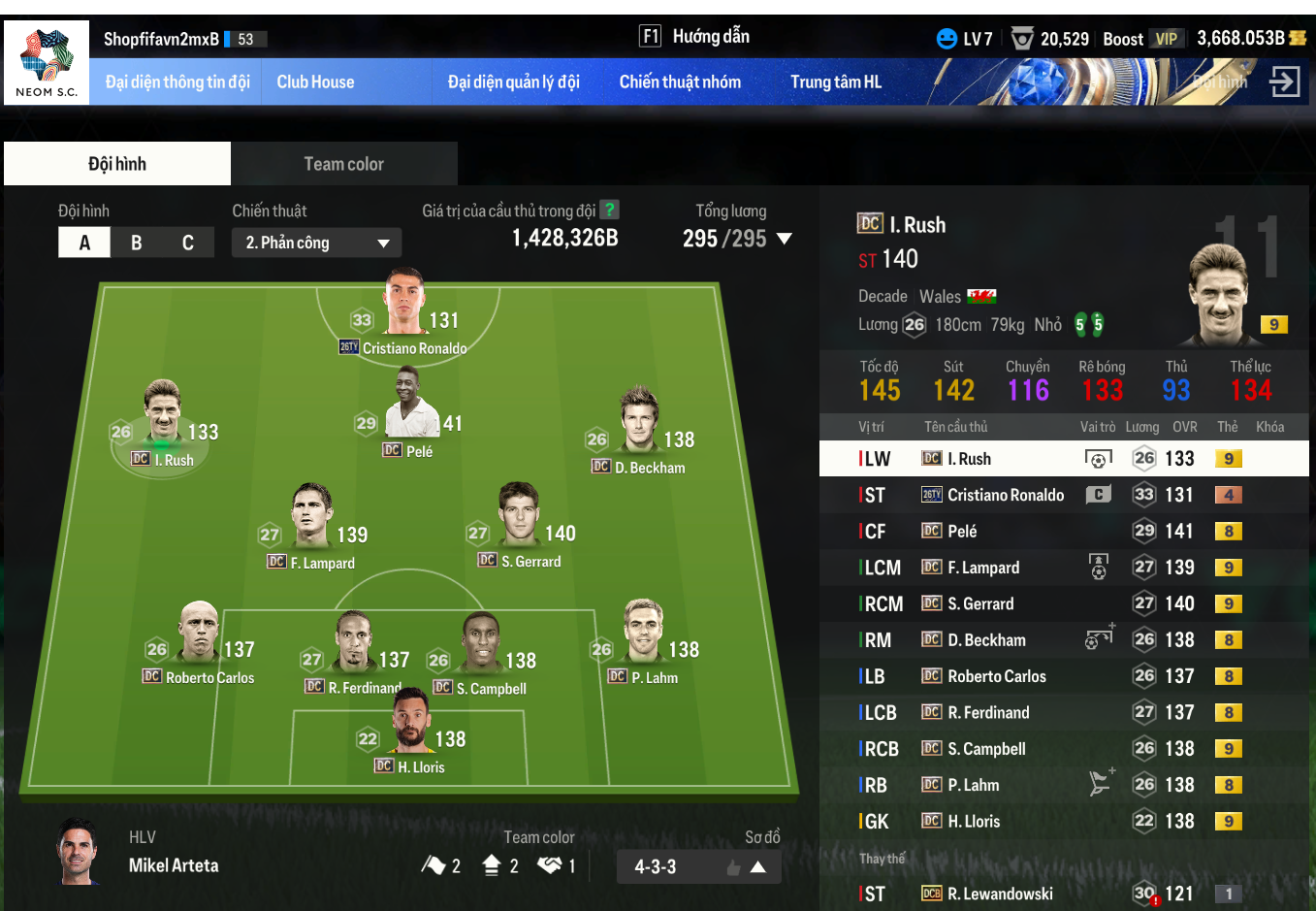1316x911 pixels.
Task: Click the exit arrow icon
Action: (1284, 81)
